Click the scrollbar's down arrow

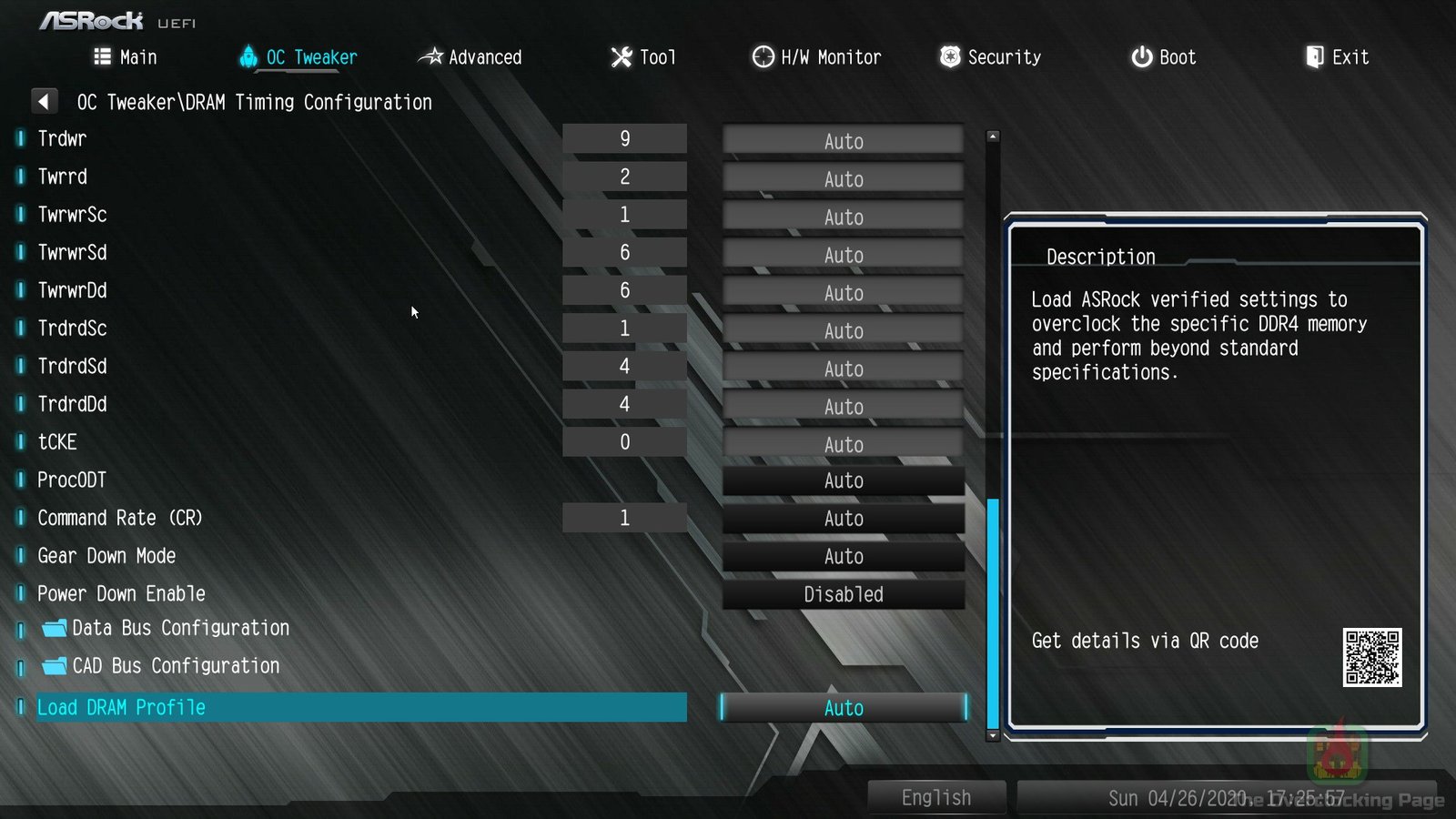[993, 735]
